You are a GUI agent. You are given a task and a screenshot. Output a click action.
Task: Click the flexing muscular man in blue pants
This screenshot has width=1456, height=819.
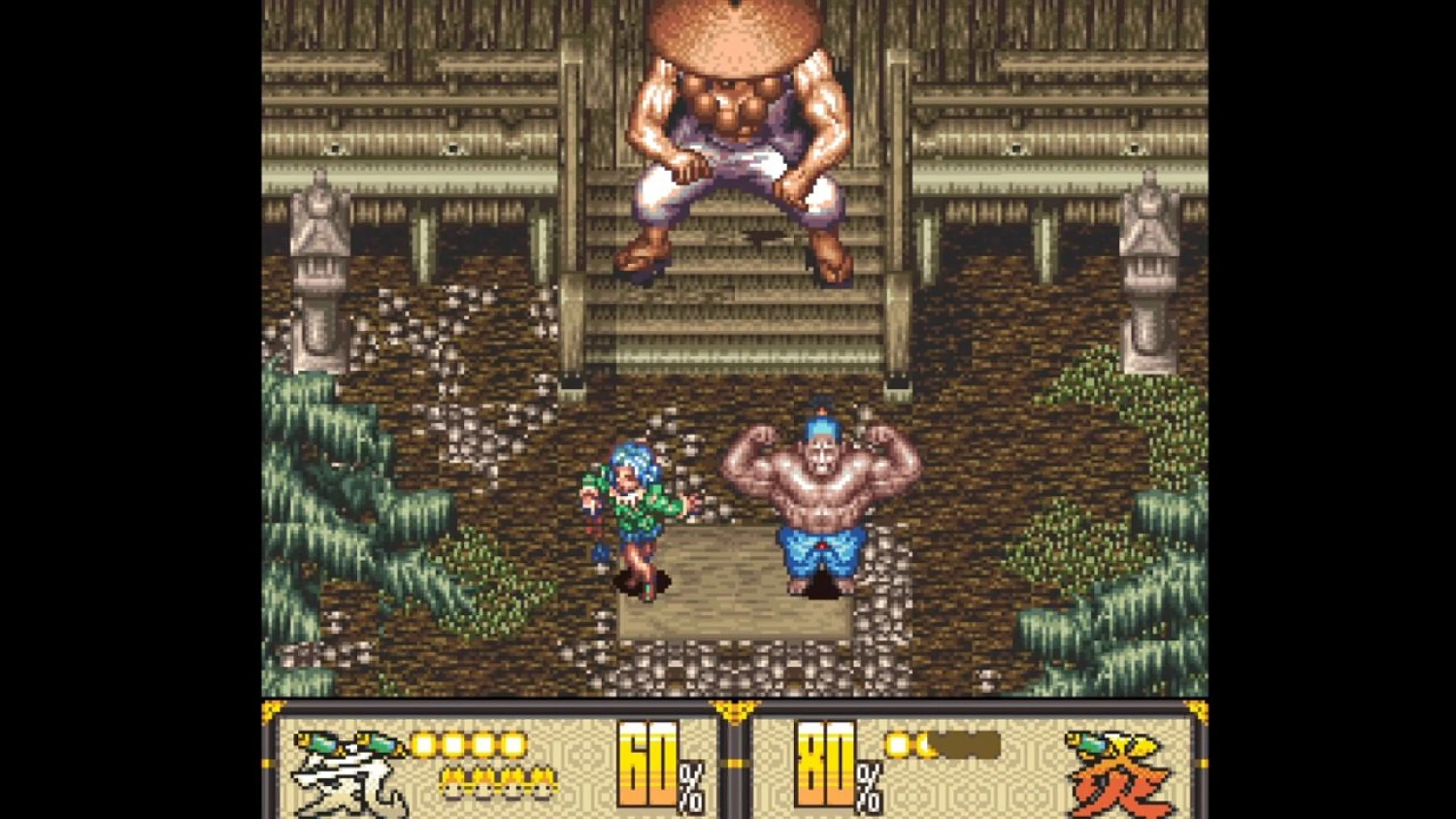click(820, 495)
